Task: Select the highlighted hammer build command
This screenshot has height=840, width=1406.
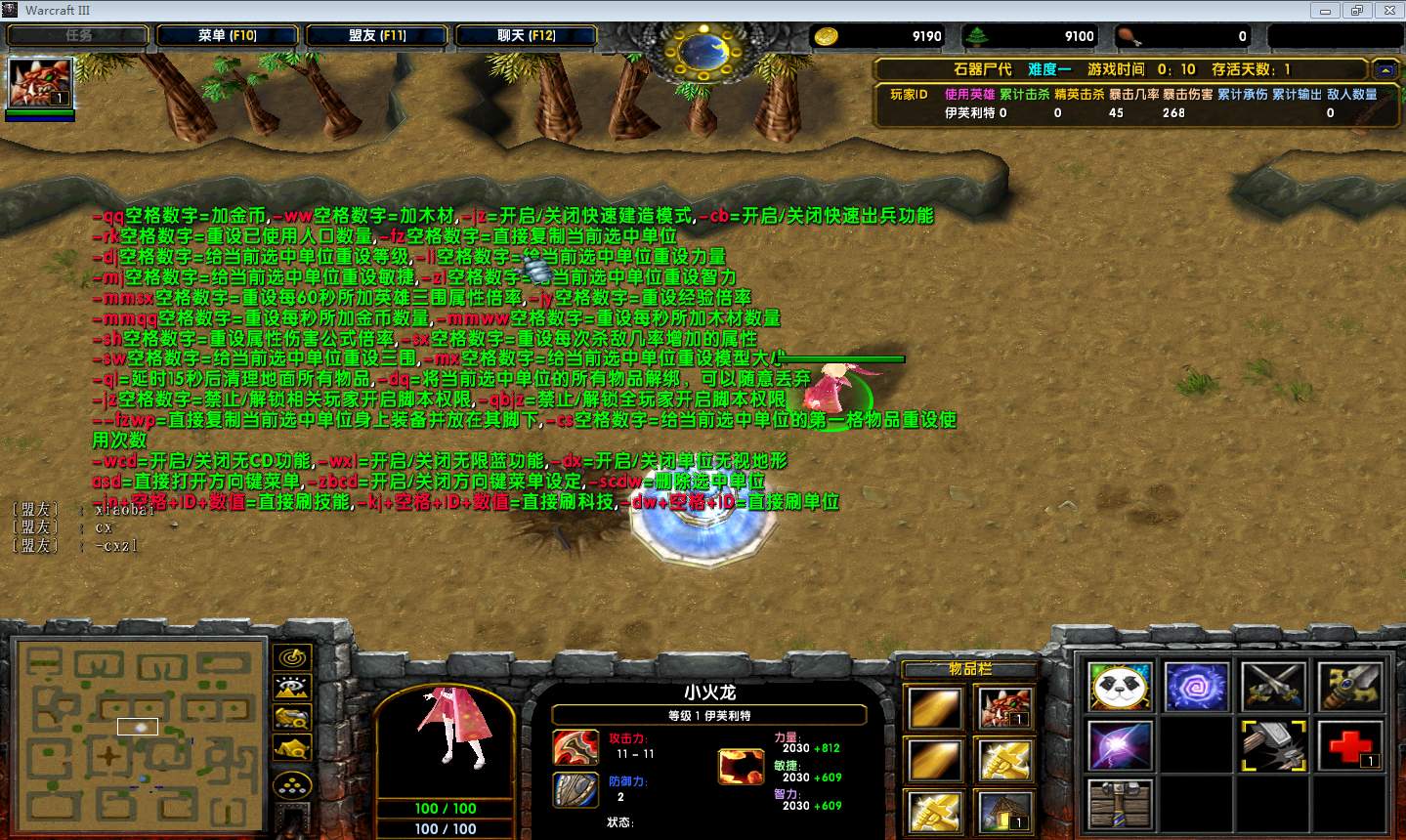Action: point(1273,746)
